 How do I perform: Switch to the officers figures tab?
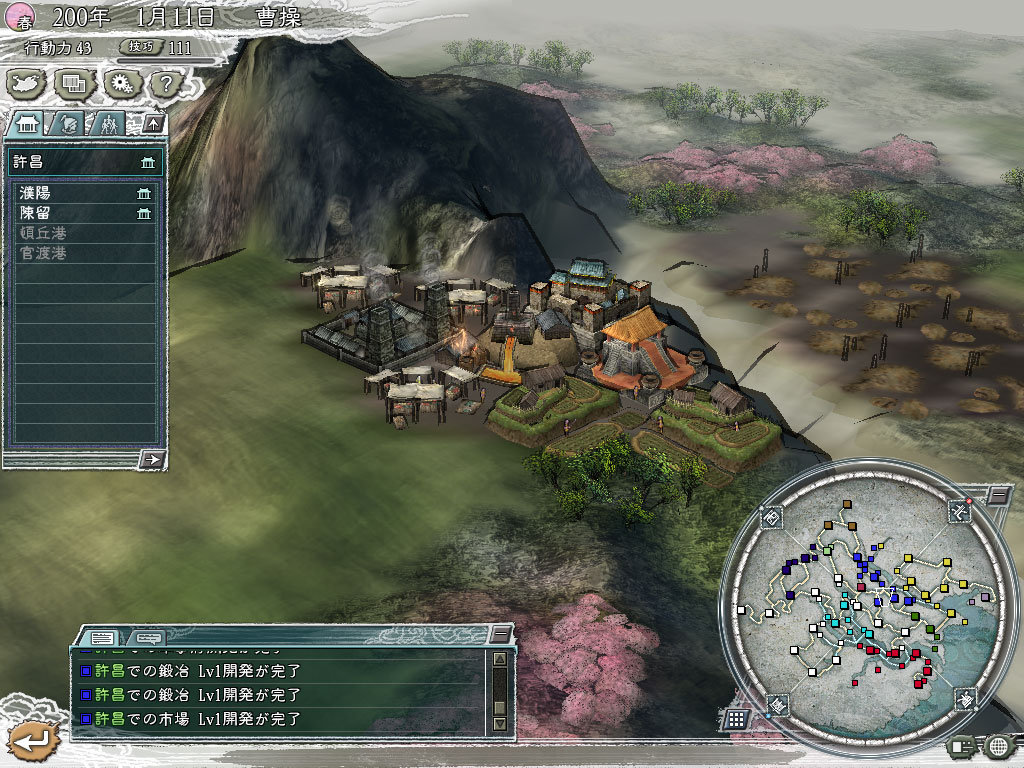pos(108,124)
